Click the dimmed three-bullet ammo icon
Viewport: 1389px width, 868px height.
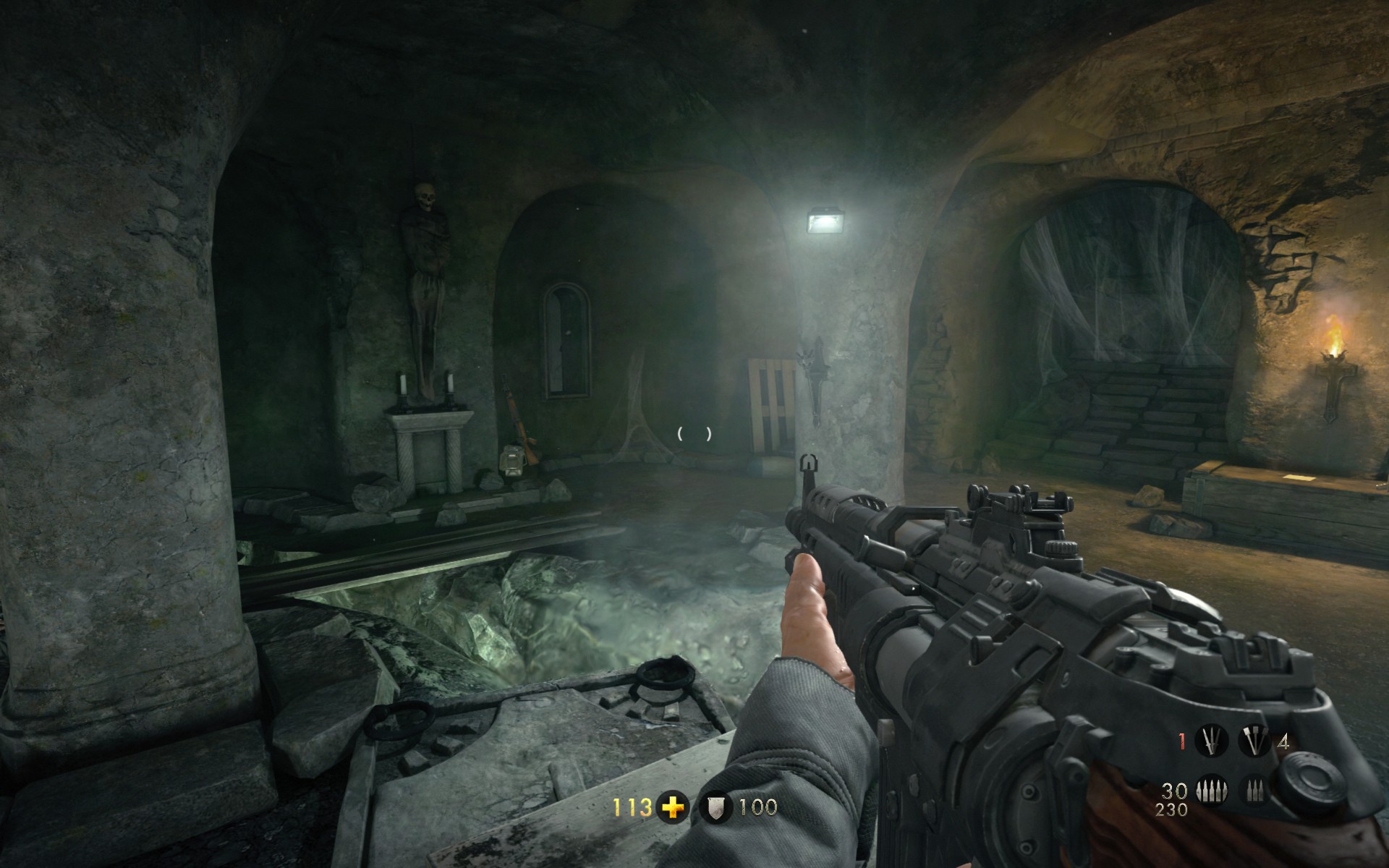click(x=1255, y=791)
